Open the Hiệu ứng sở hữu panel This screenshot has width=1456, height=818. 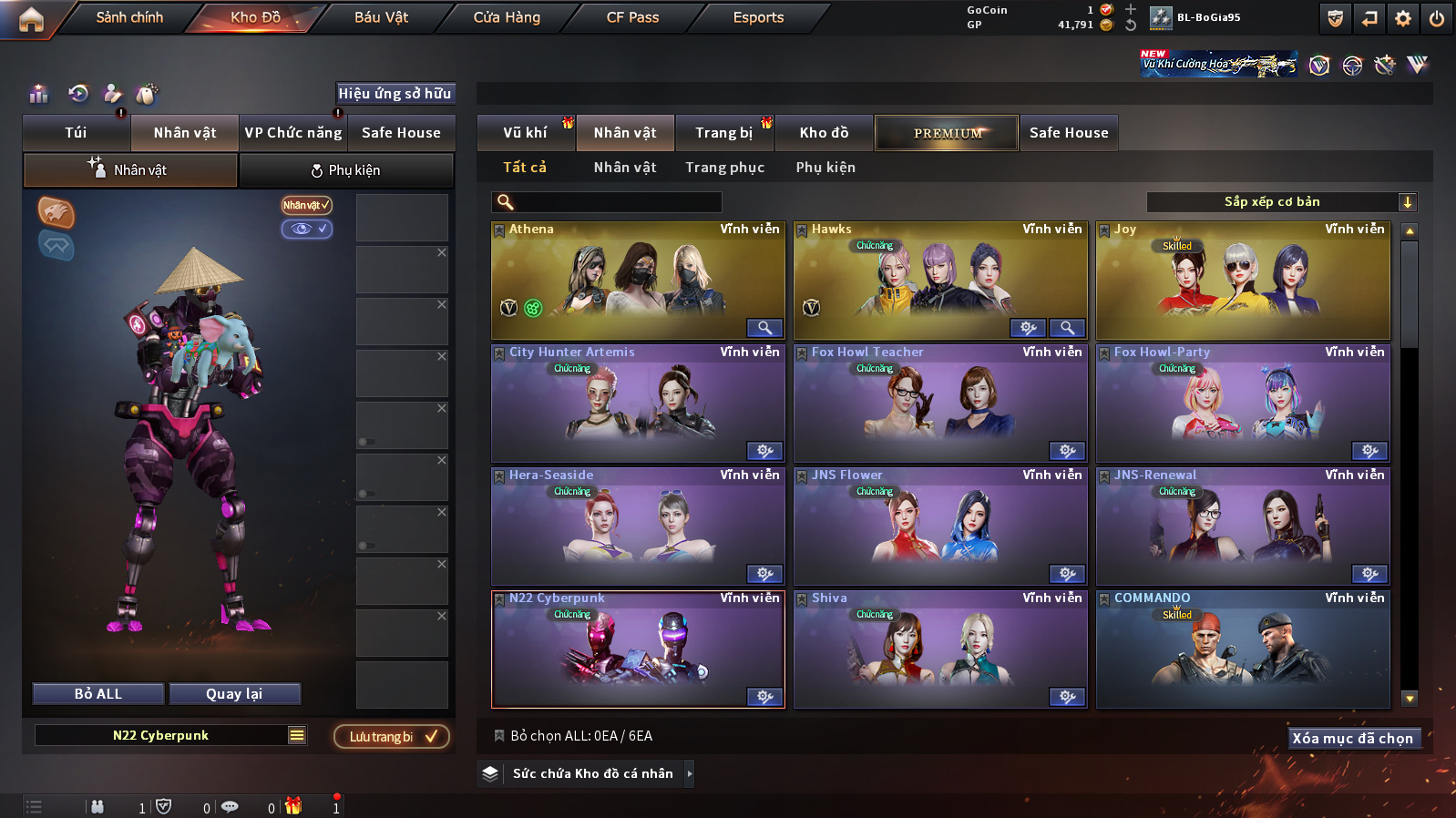tap(395, 94)
